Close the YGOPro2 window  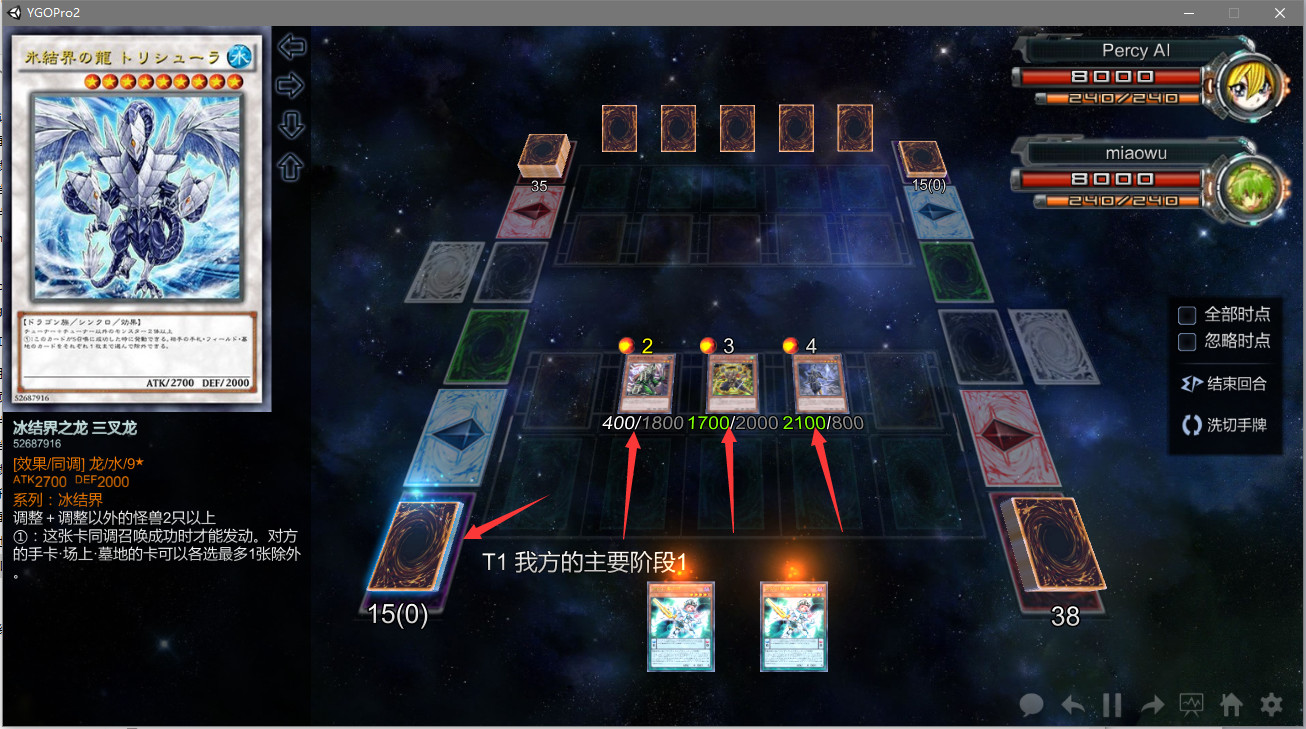click(1280, 13)
